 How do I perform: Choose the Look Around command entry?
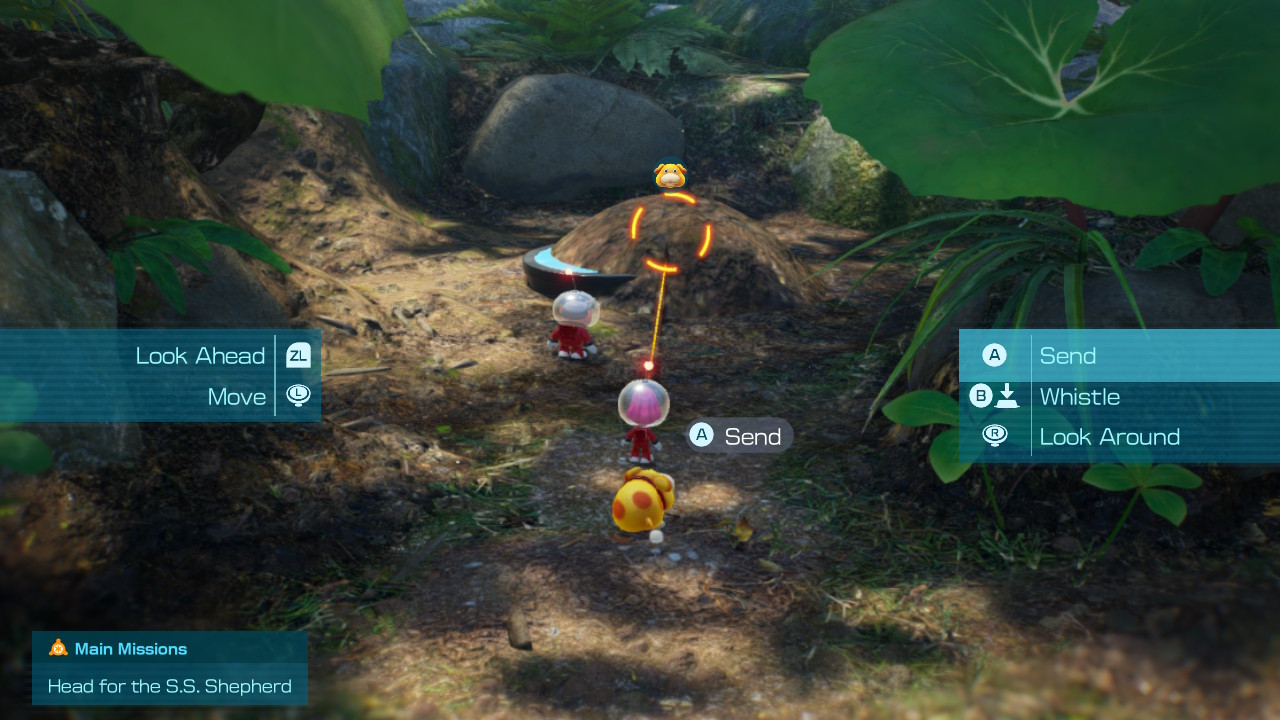1111,436
